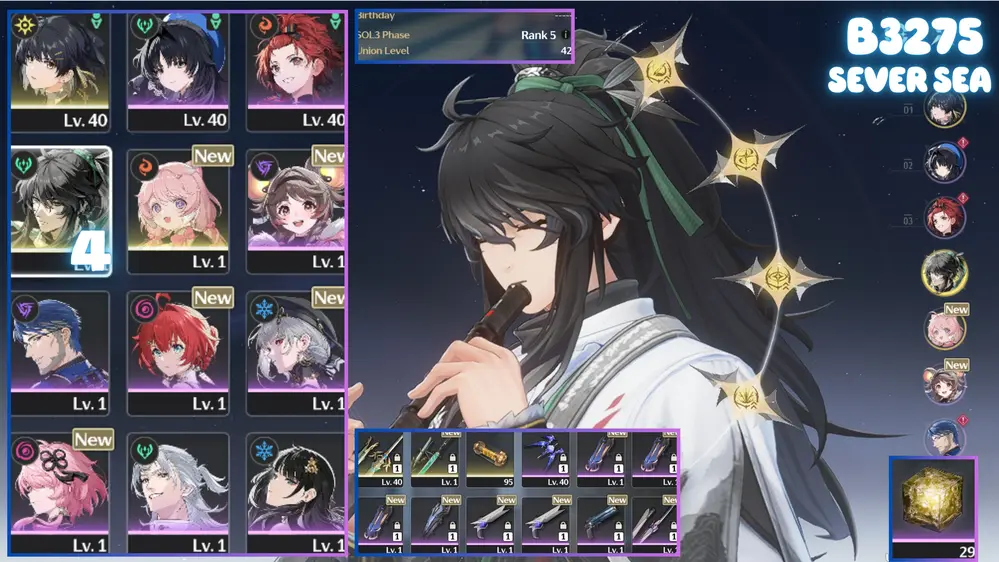Choose the pink-haired round portrait marked New
This screenshot has width=999, height=562.
coord(944,329)
